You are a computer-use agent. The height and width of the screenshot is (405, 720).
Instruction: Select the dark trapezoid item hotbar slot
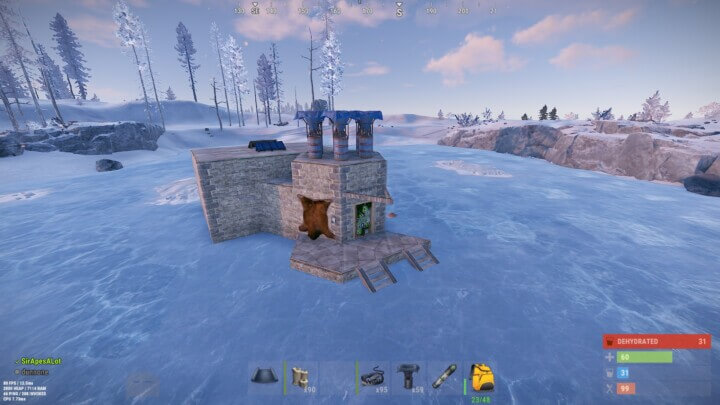pyautogui.click(x=265, y=378)
